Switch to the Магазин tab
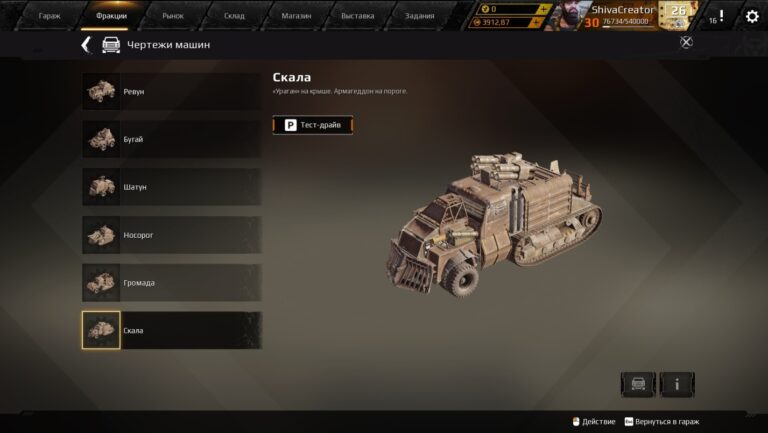This screenshot has width=768, height=433. point(295,16)
